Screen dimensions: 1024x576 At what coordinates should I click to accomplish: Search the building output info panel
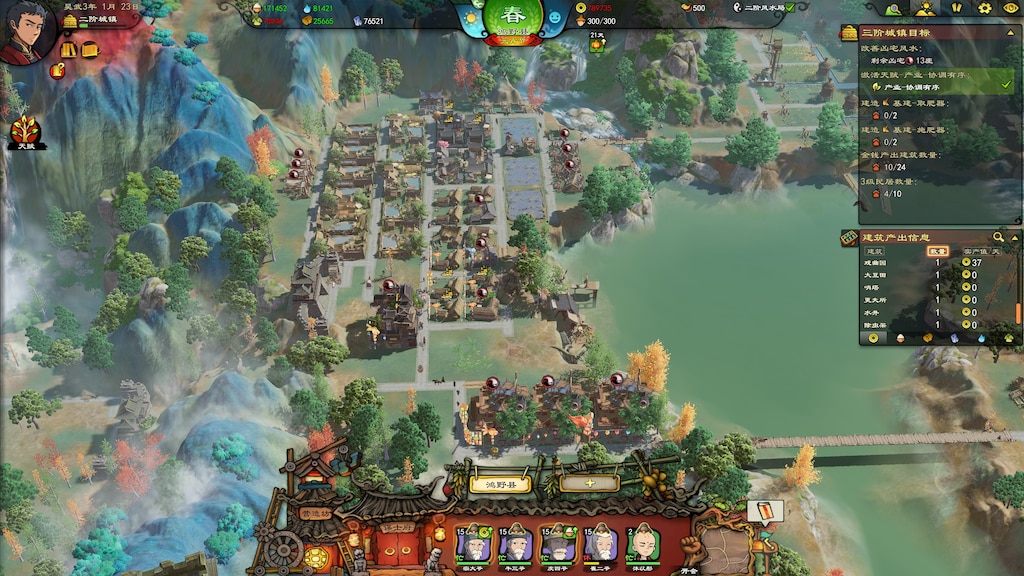tap(998, 238)
